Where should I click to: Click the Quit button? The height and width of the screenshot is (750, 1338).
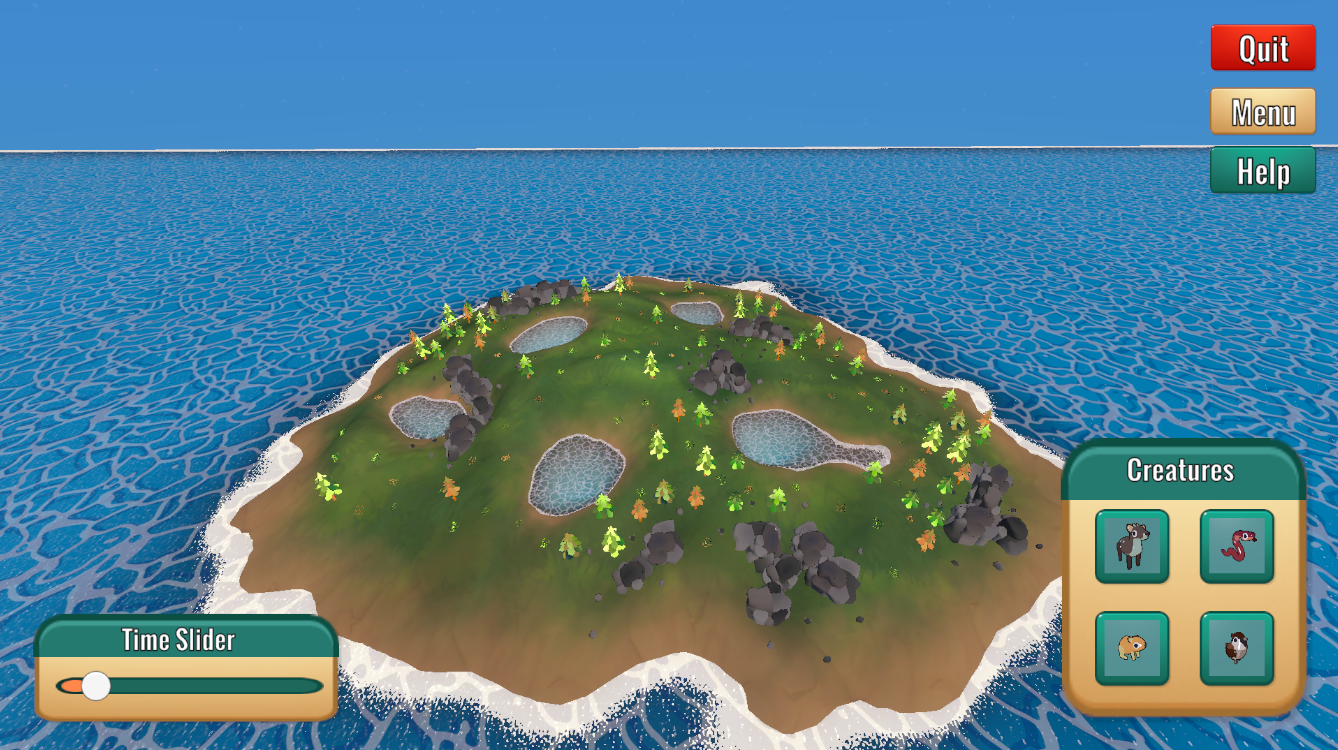[x=1263, y=48]
